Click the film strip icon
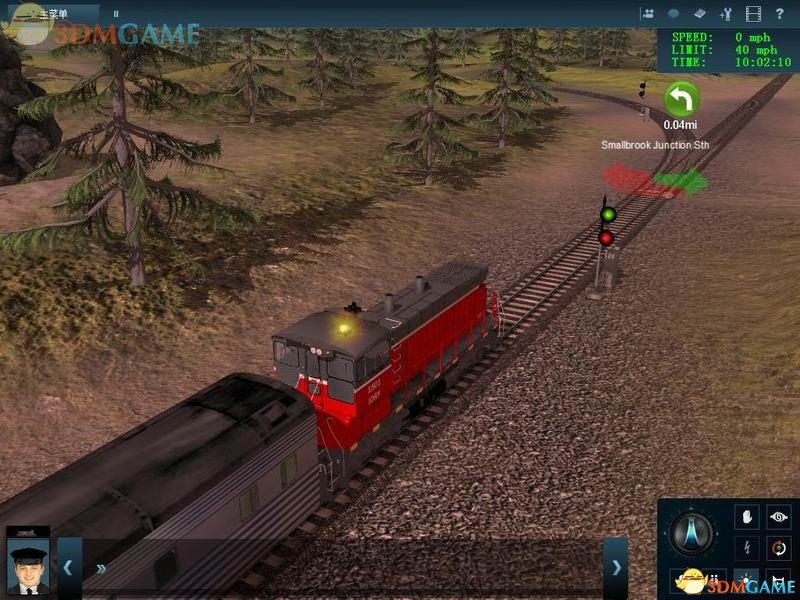 tap(753, 14)
